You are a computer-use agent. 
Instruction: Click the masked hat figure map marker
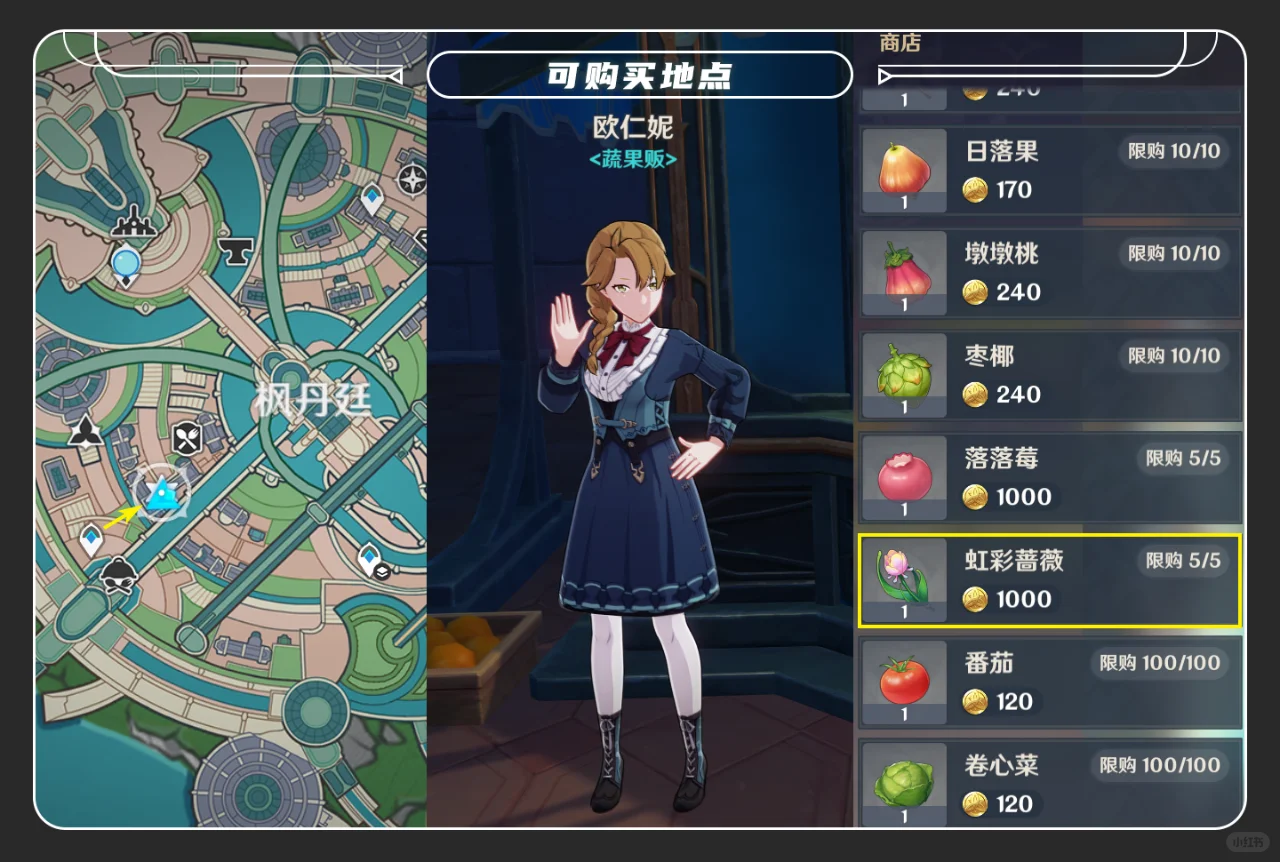(118, 575)
